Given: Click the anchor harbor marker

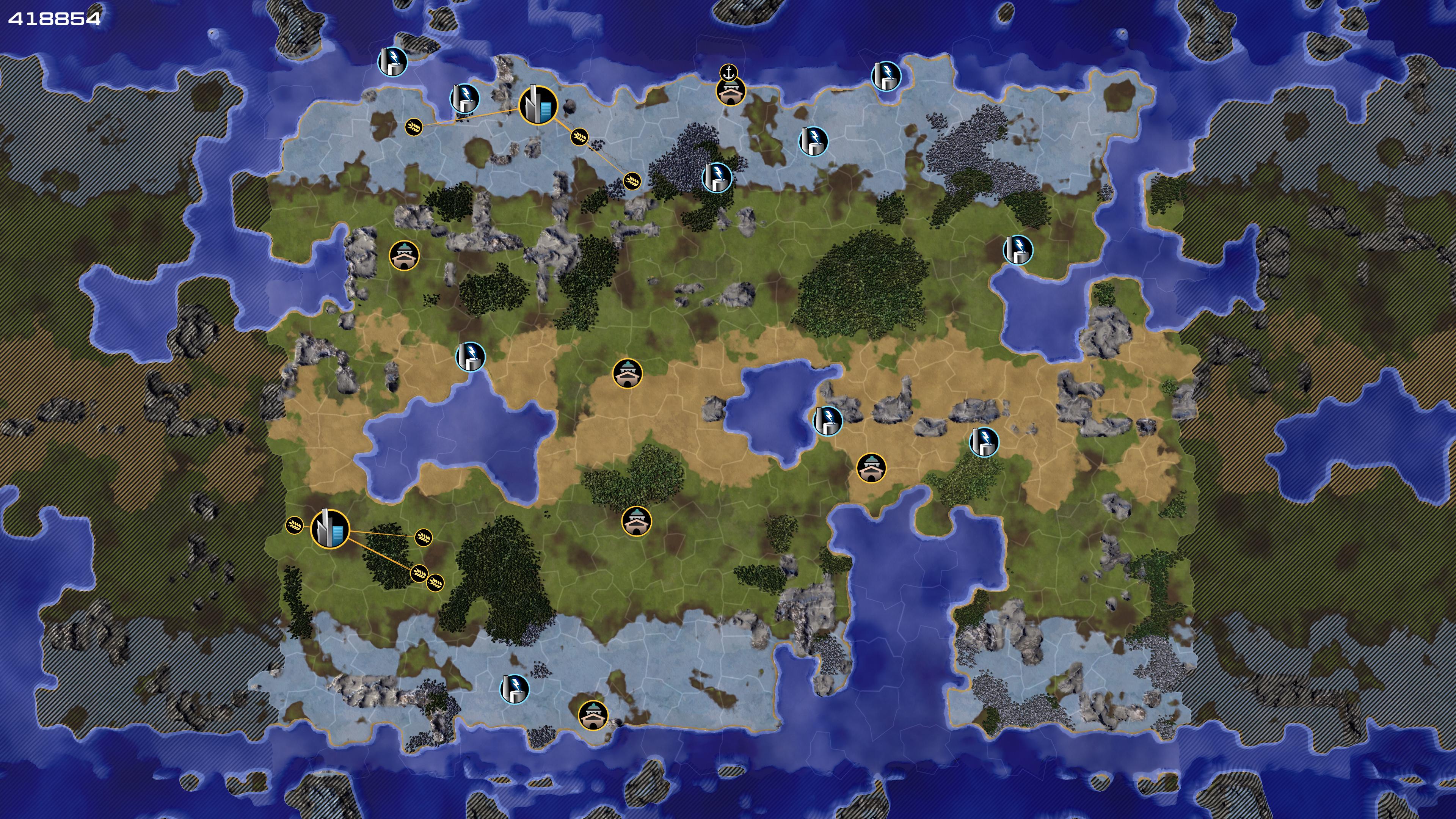Looking at the screenshot, I should coord(729,72).
